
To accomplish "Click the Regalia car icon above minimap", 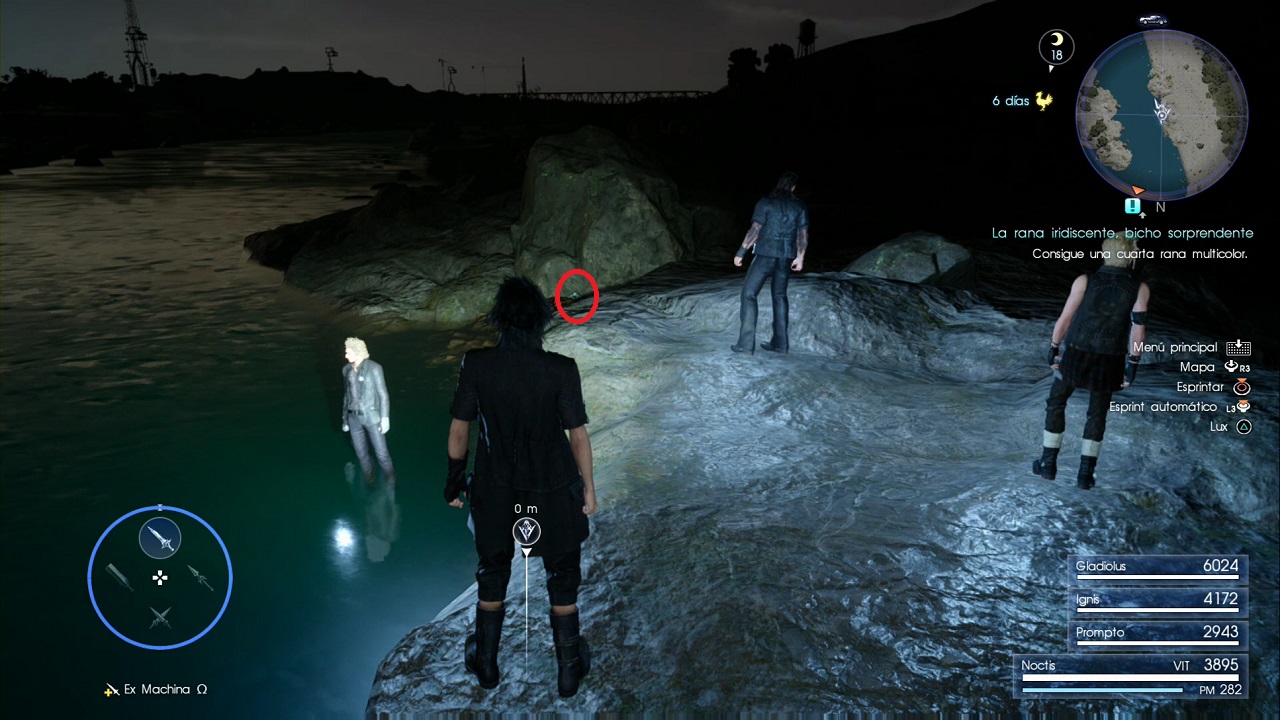I will (1153, 19).
